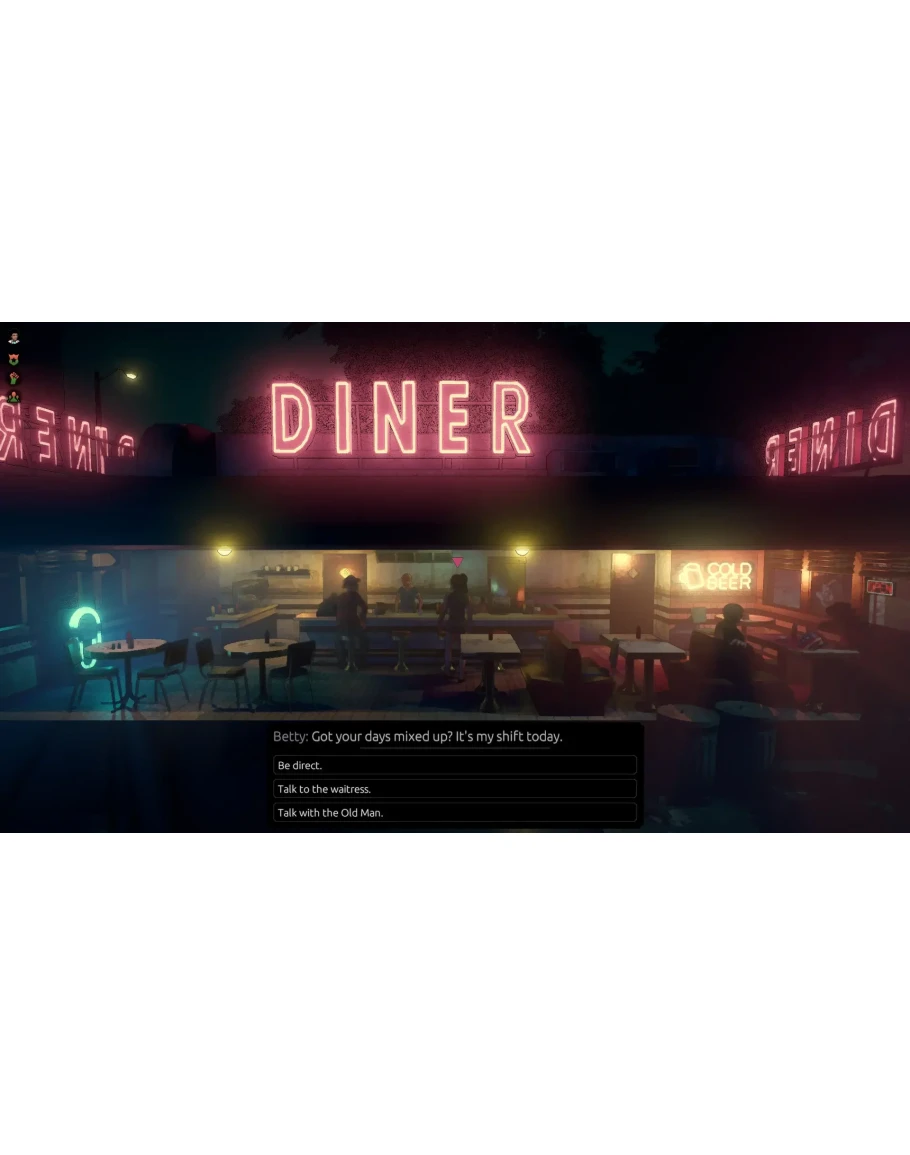Screen dimensions: 910x1155
Task: Select "Talk with the Old Man."
Action: coord(455,813)
